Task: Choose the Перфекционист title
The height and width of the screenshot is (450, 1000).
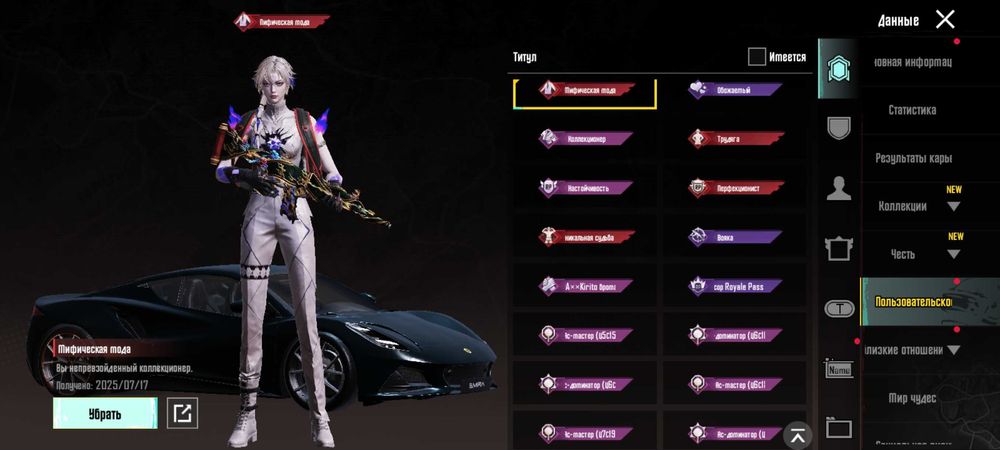Action: (735, 187)
